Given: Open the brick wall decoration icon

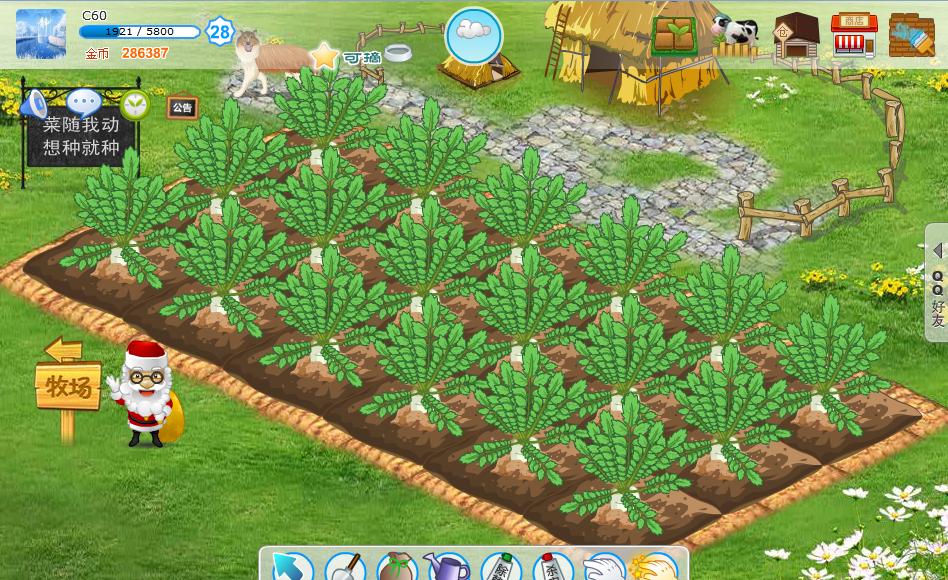Looking at the screenshot, I should coord(911,36).
